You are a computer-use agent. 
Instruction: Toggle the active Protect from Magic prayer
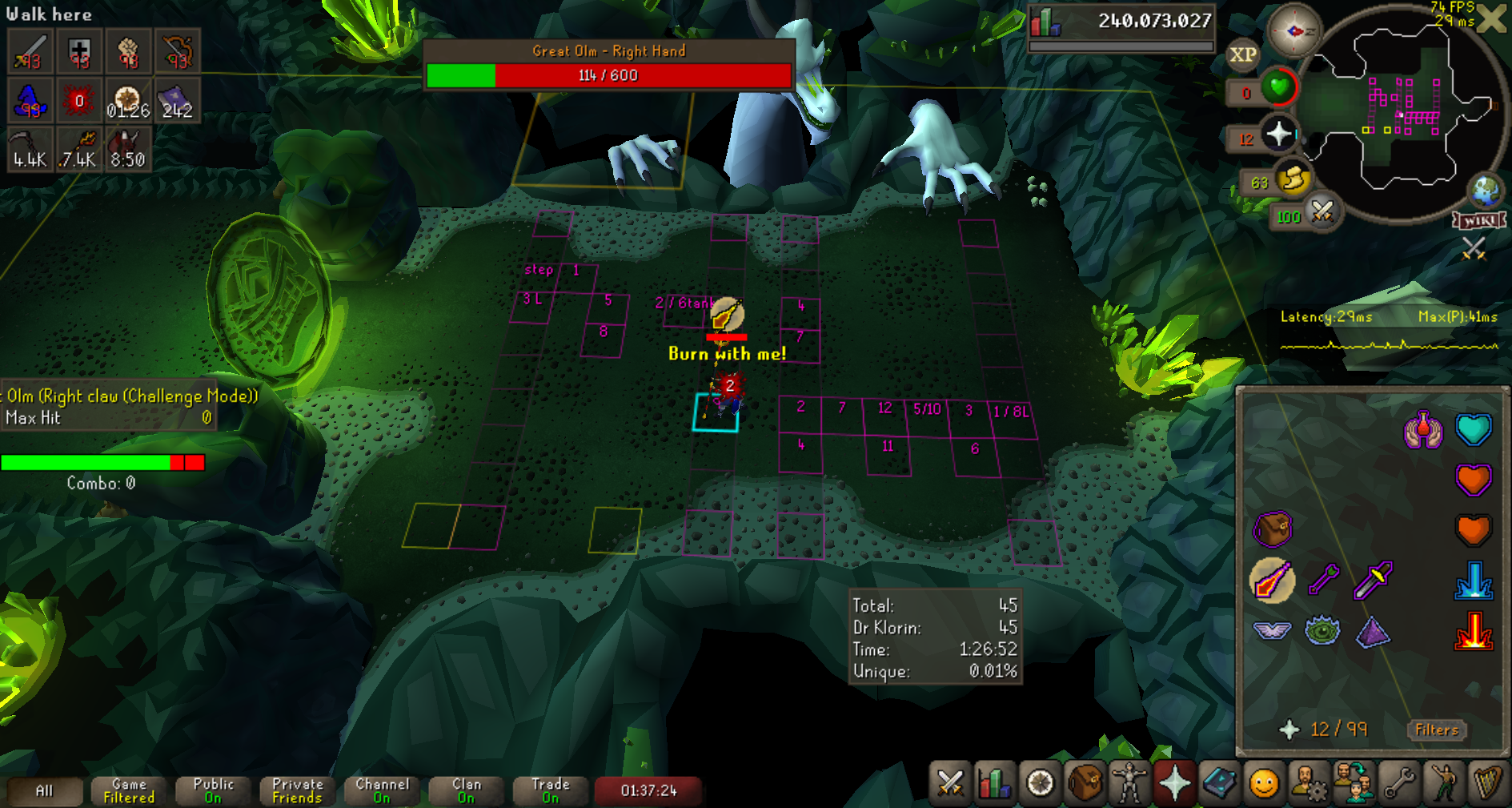coord(1272,580)
